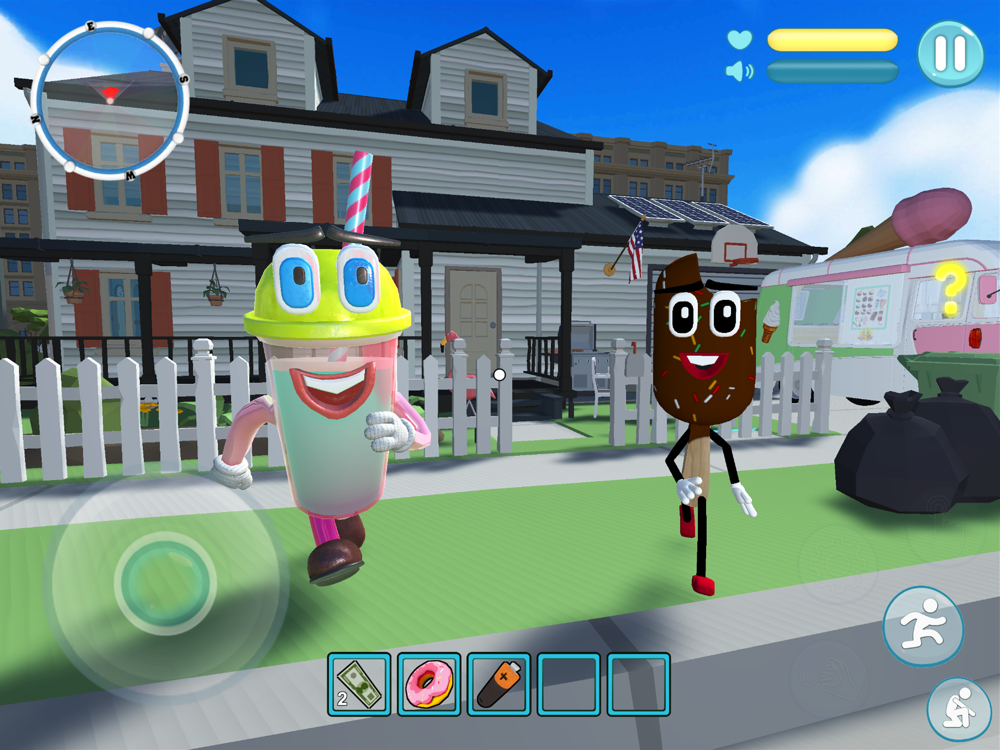The width and height of the screenshot is (1000, 750).
Task: Pause the game with the pause button
Action: [x=950, y=53]
